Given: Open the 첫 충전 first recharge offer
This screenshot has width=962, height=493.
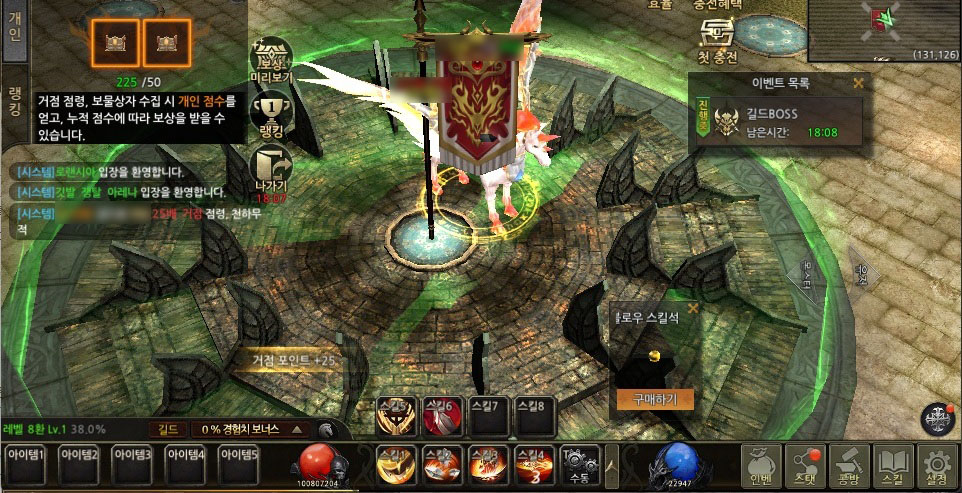Looking at the screenshot, I should [716, 42].
